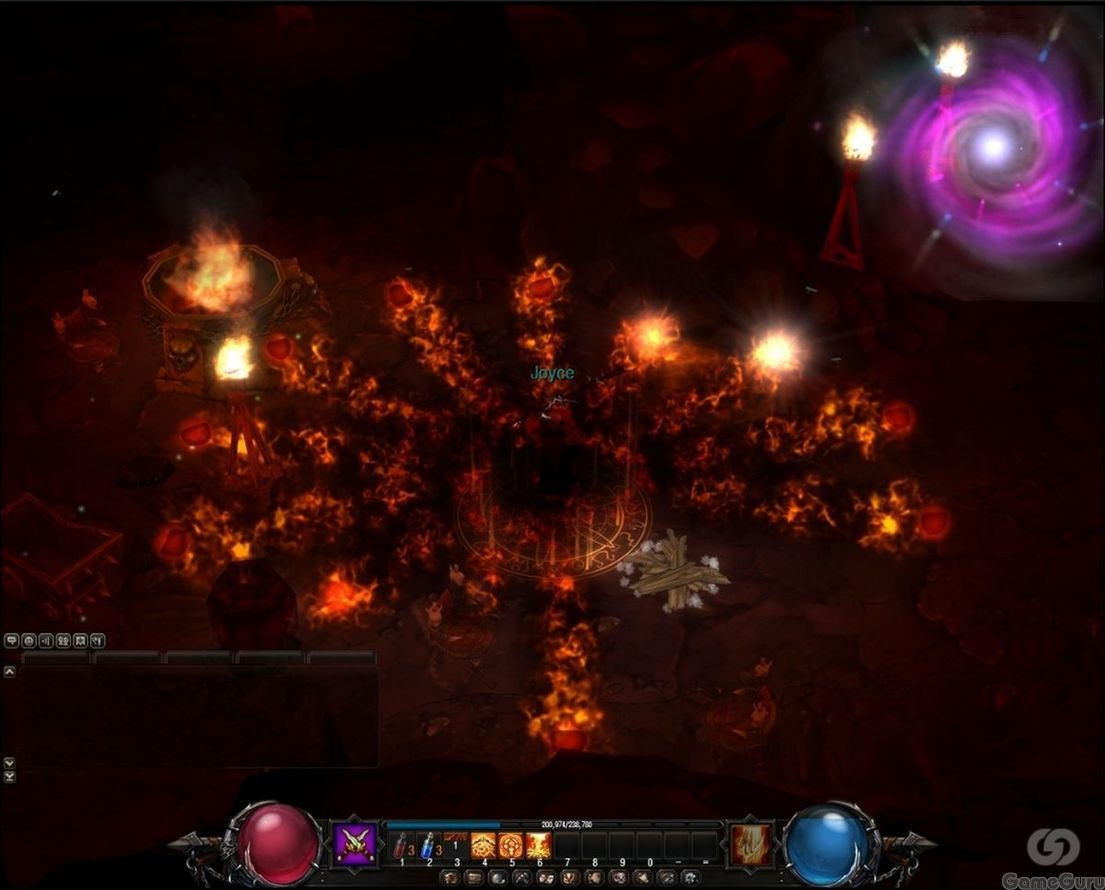Jump to chat bottom with double-arrow button
The width and height of the screenshot is (1105, 890).
10,776
